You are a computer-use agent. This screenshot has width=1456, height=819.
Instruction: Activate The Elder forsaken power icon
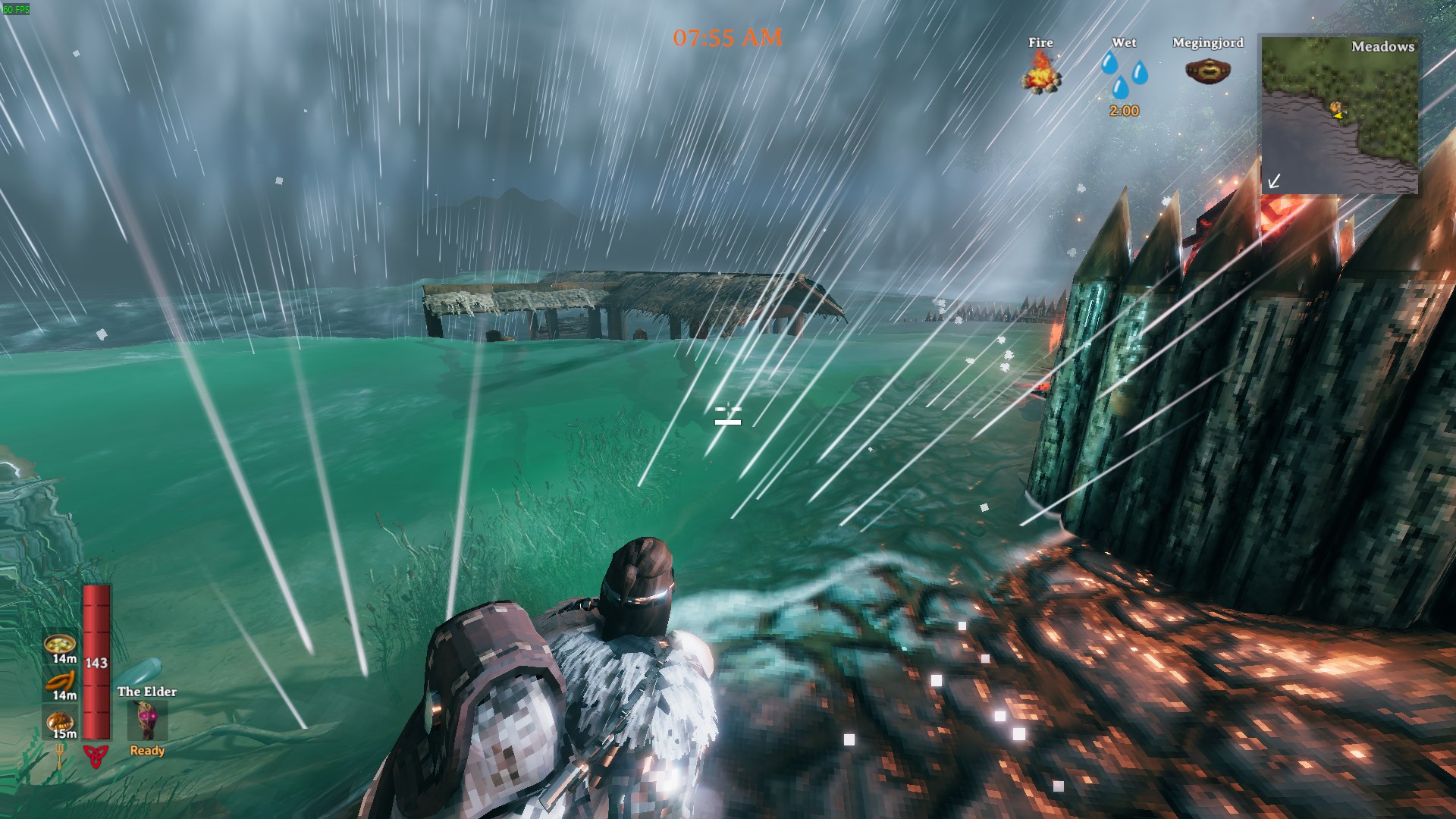pyautogui.click(x=147, y=720)
